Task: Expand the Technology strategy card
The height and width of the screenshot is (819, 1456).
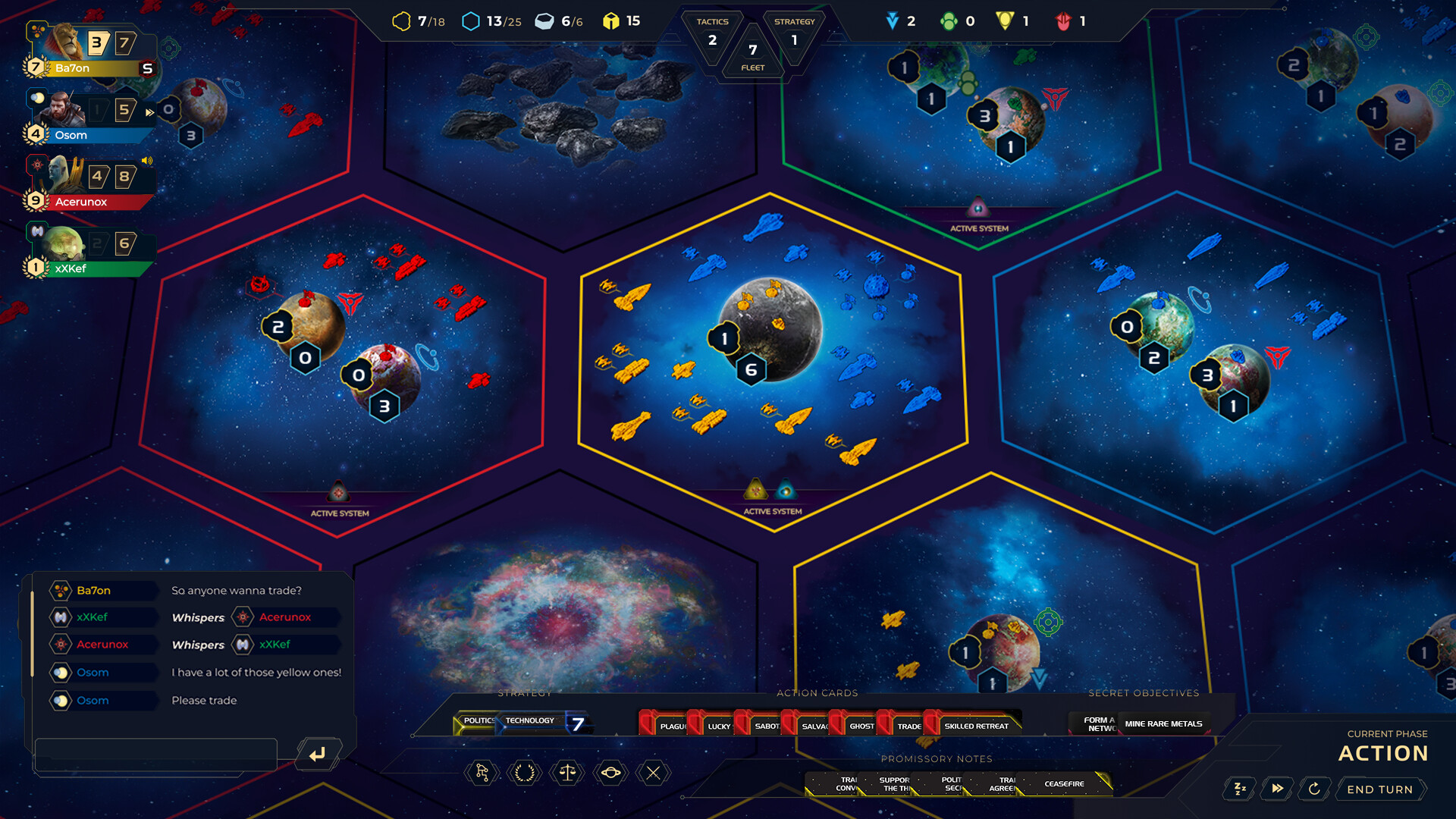Action: click(x=531, y=720)
